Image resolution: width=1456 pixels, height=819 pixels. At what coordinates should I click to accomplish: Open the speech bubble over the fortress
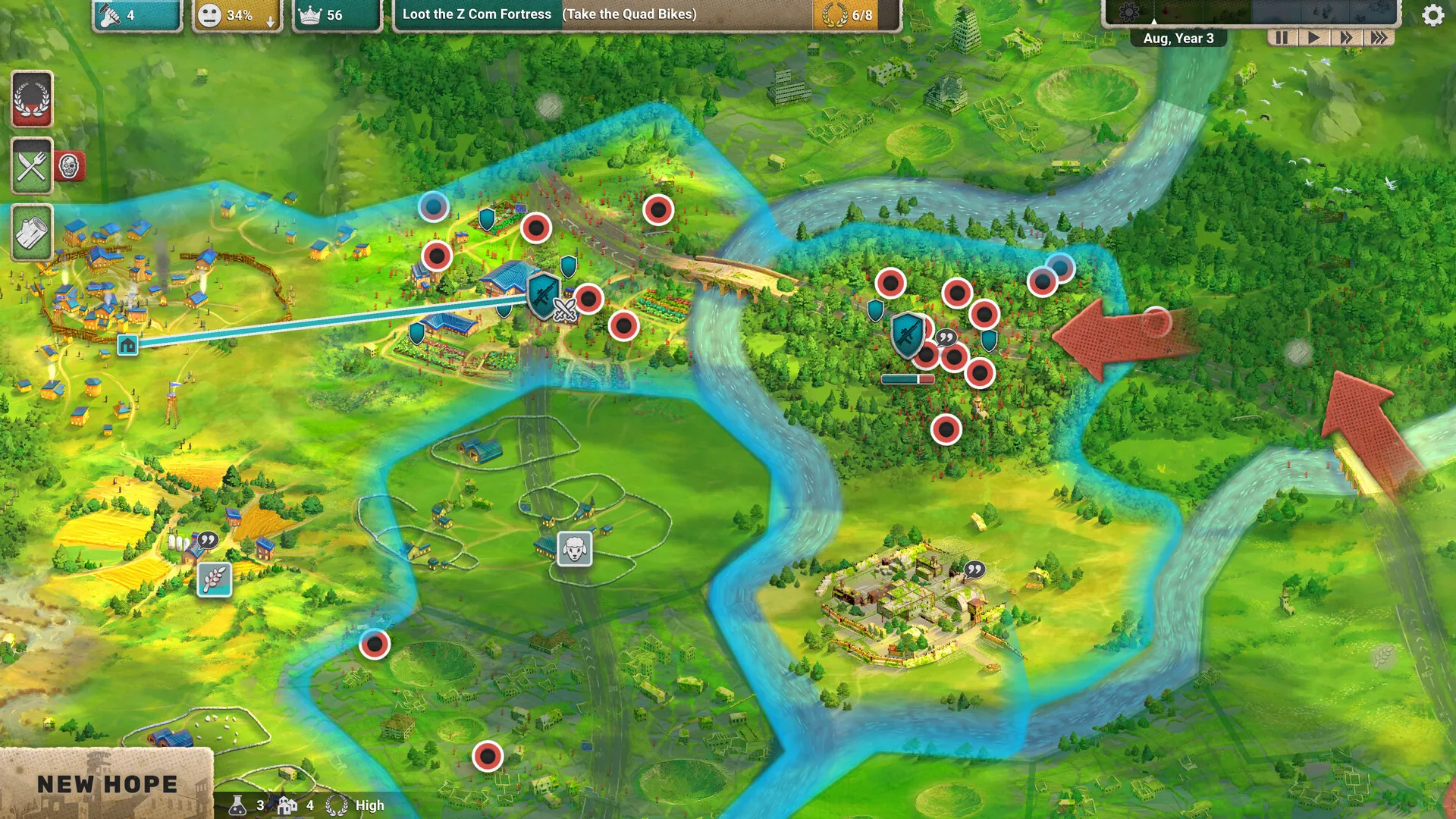coord(974,570)
